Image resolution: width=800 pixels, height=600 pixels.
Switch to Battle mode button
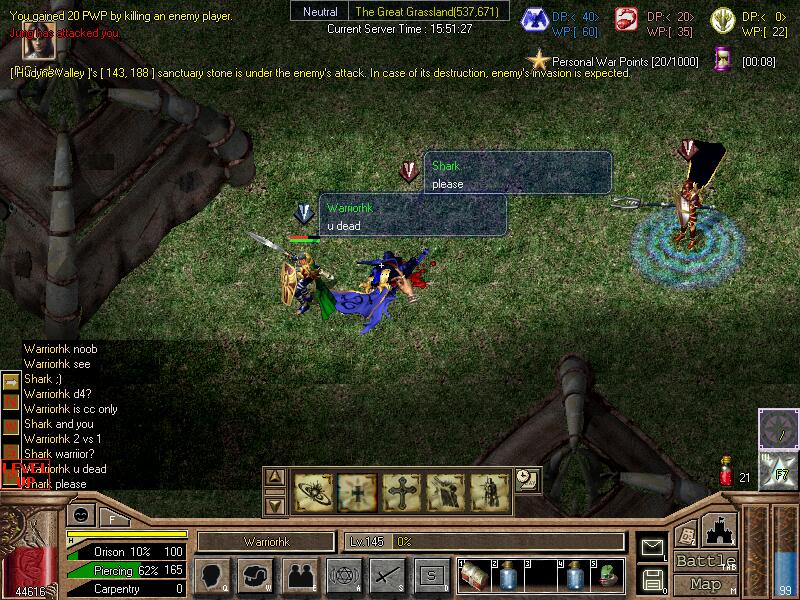point(706,561)
